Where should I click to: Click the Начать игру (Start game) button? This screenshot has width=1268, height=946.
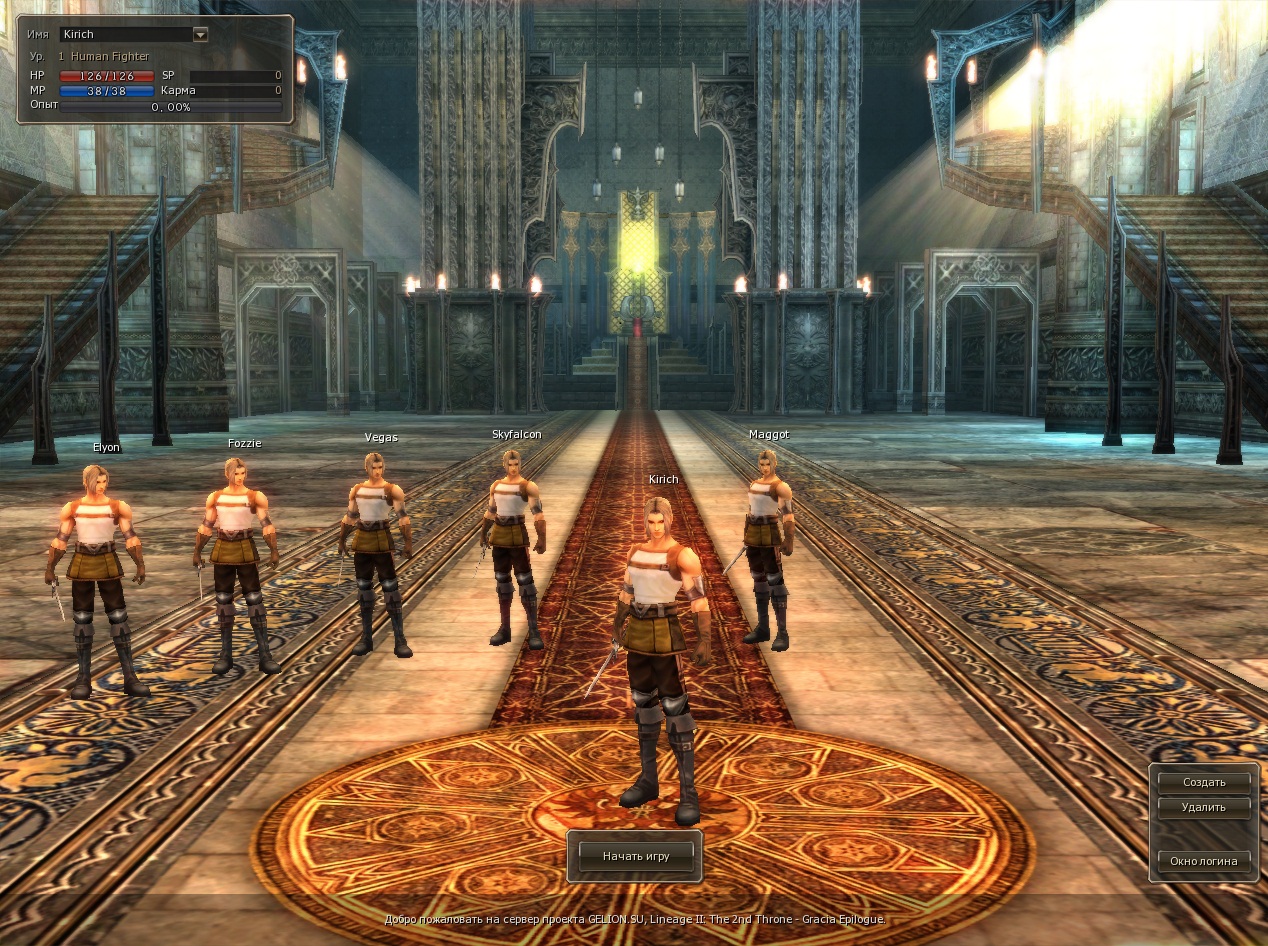click(x=635, y=857)
